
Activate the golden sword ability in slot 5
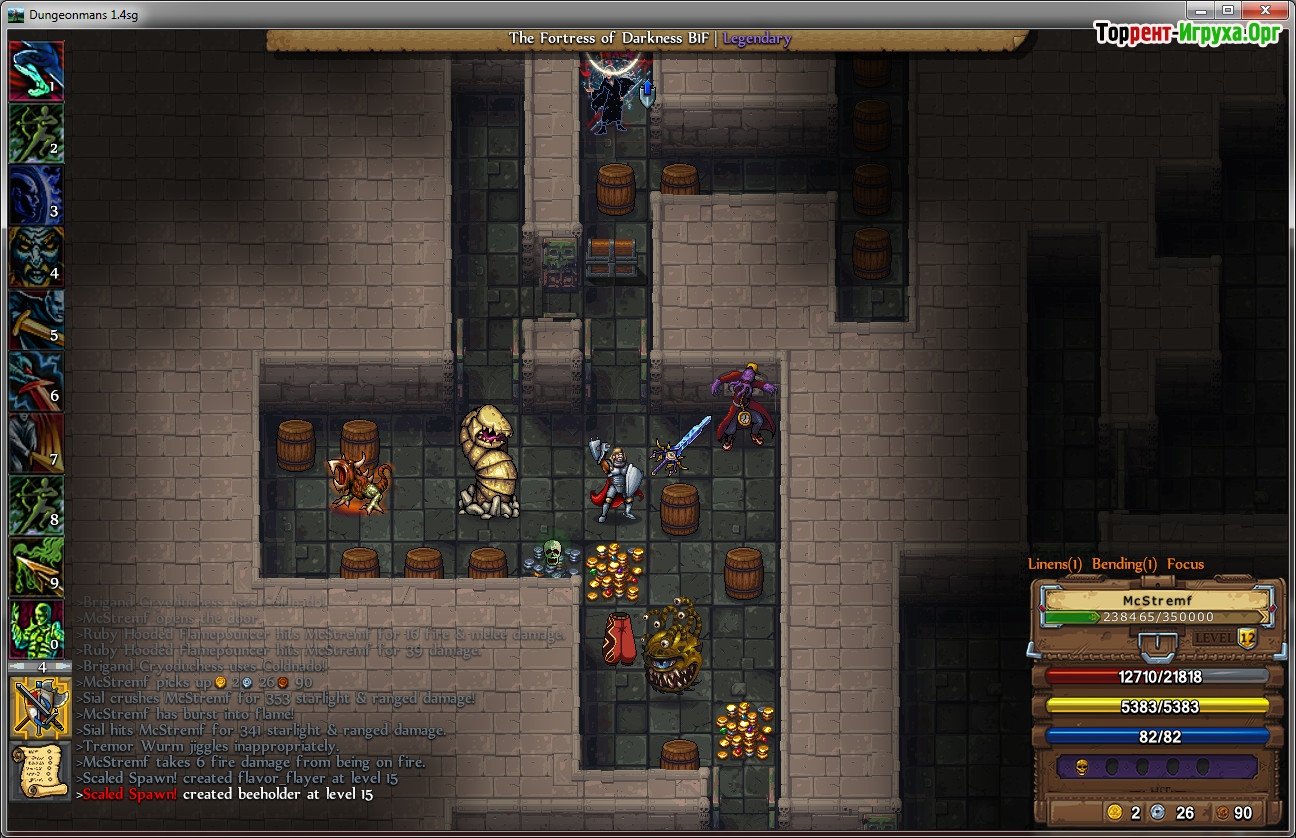tap(36, 319)
